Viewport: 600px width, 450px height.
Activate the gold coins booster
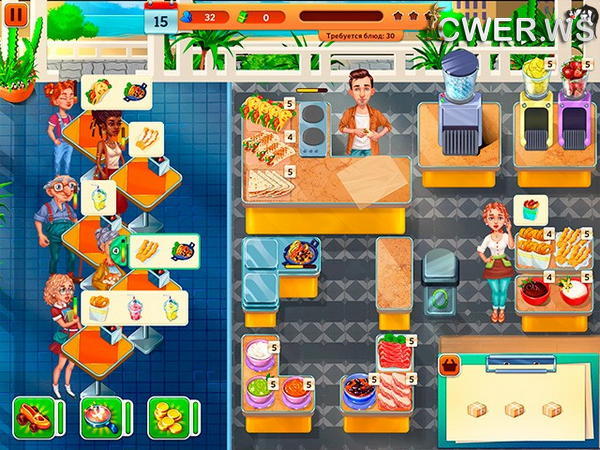click(166, 416)
